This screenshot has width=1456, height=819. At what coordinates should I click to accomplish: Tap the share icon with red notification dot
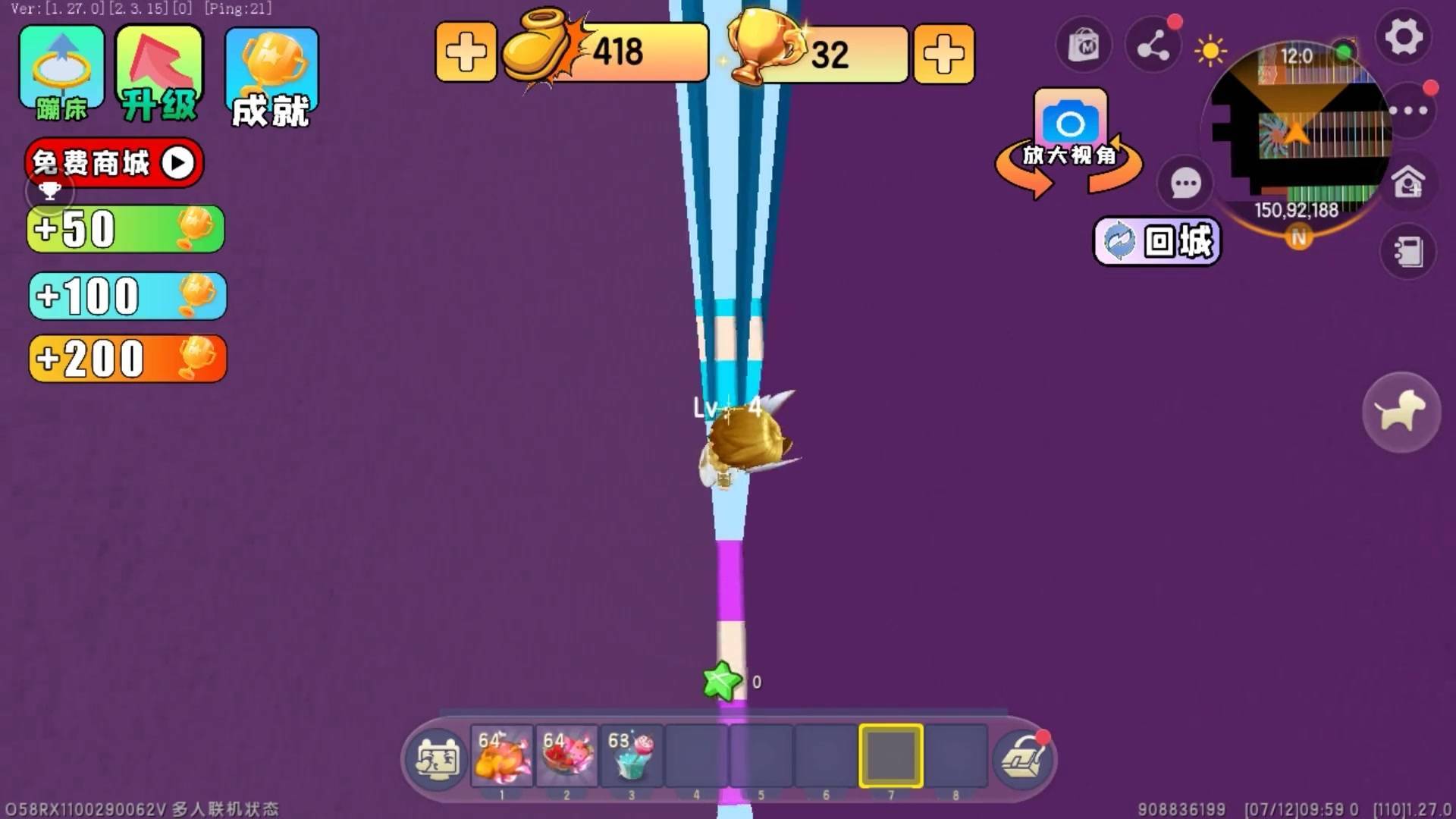1153,45
